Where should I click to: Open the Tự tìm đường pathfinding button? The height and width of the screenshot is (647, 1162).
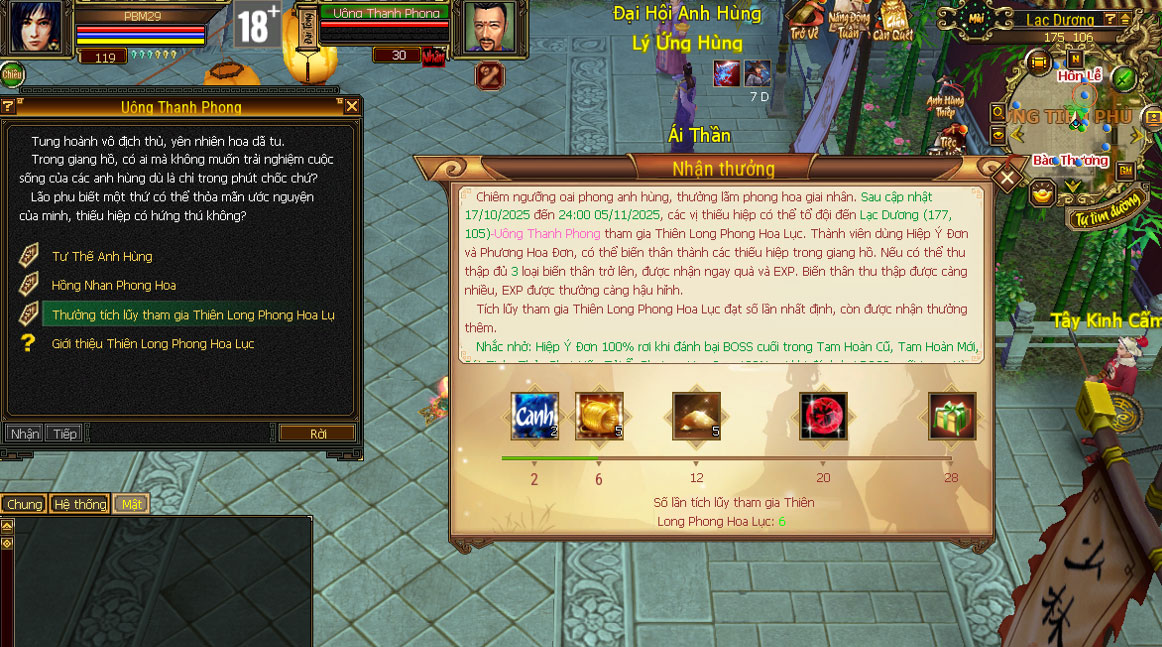click(1106, 217)
